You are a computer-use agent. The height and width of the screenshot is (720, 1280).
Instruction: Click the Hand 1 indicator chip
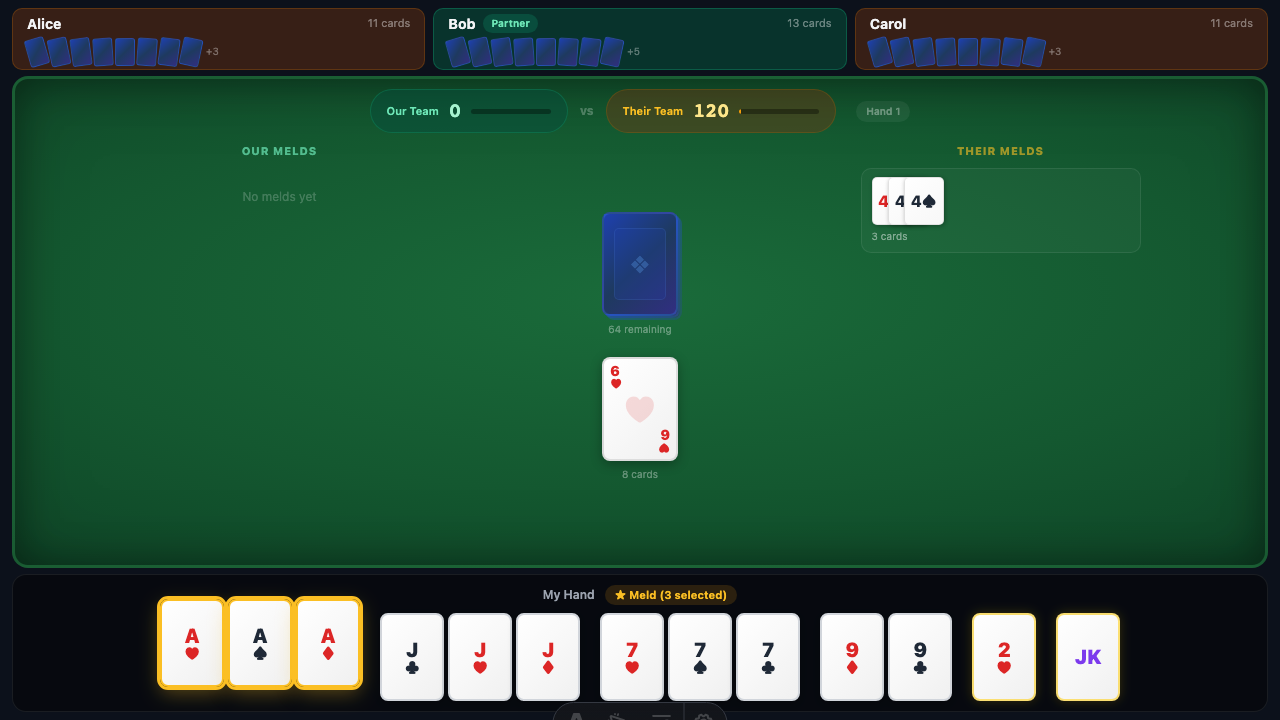882,111
